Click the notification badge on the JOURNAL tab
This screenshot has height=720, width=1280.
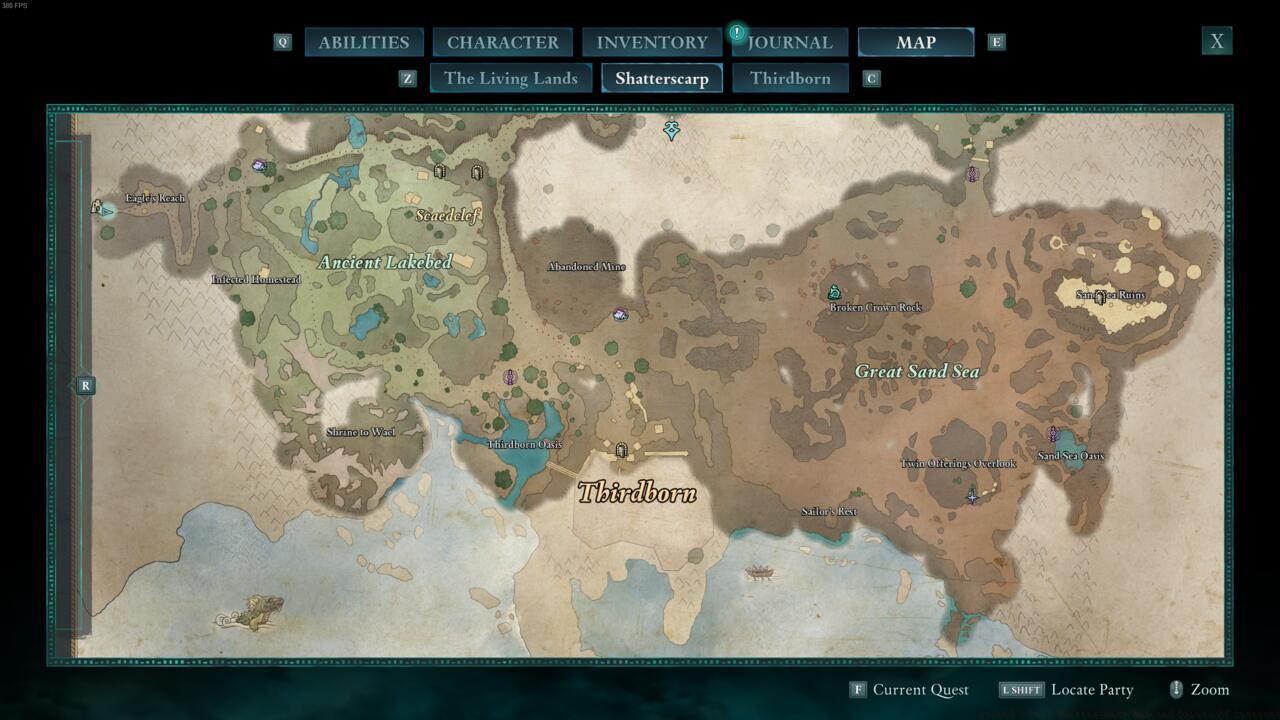click(x=737, y=32)
